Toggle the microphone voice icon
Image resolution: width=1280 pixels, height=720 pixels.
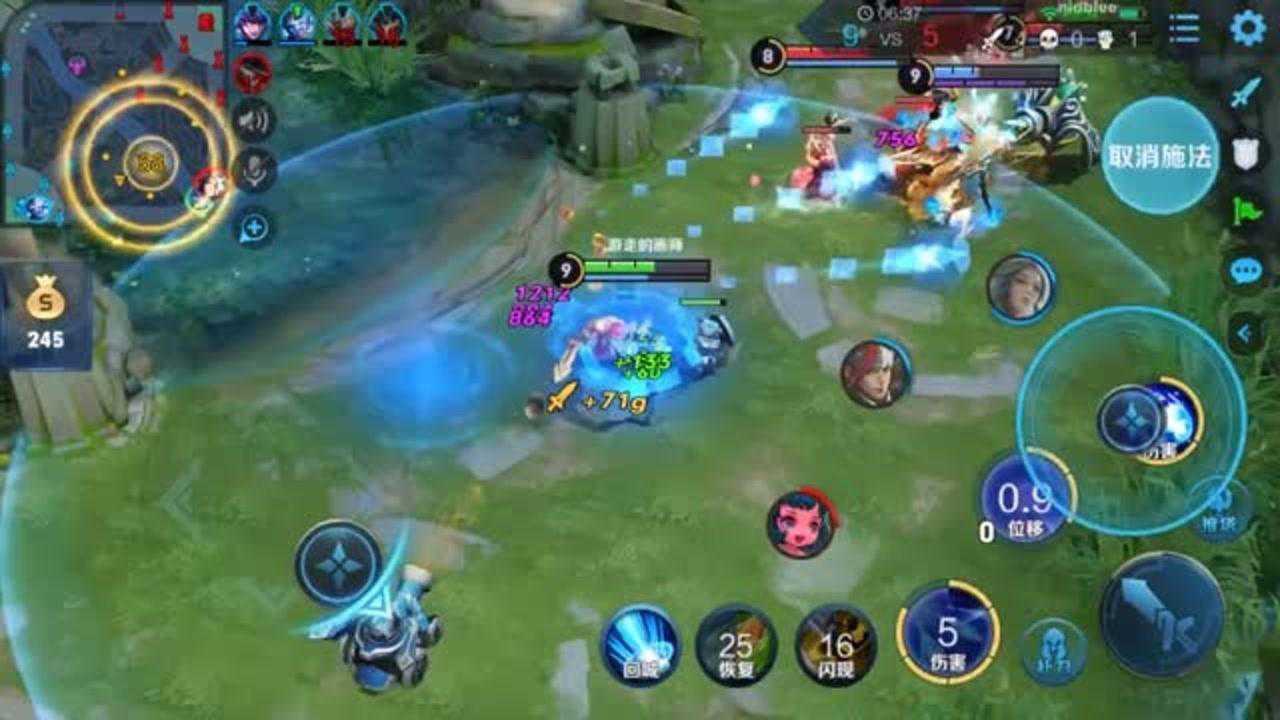(x=254, y=170)
